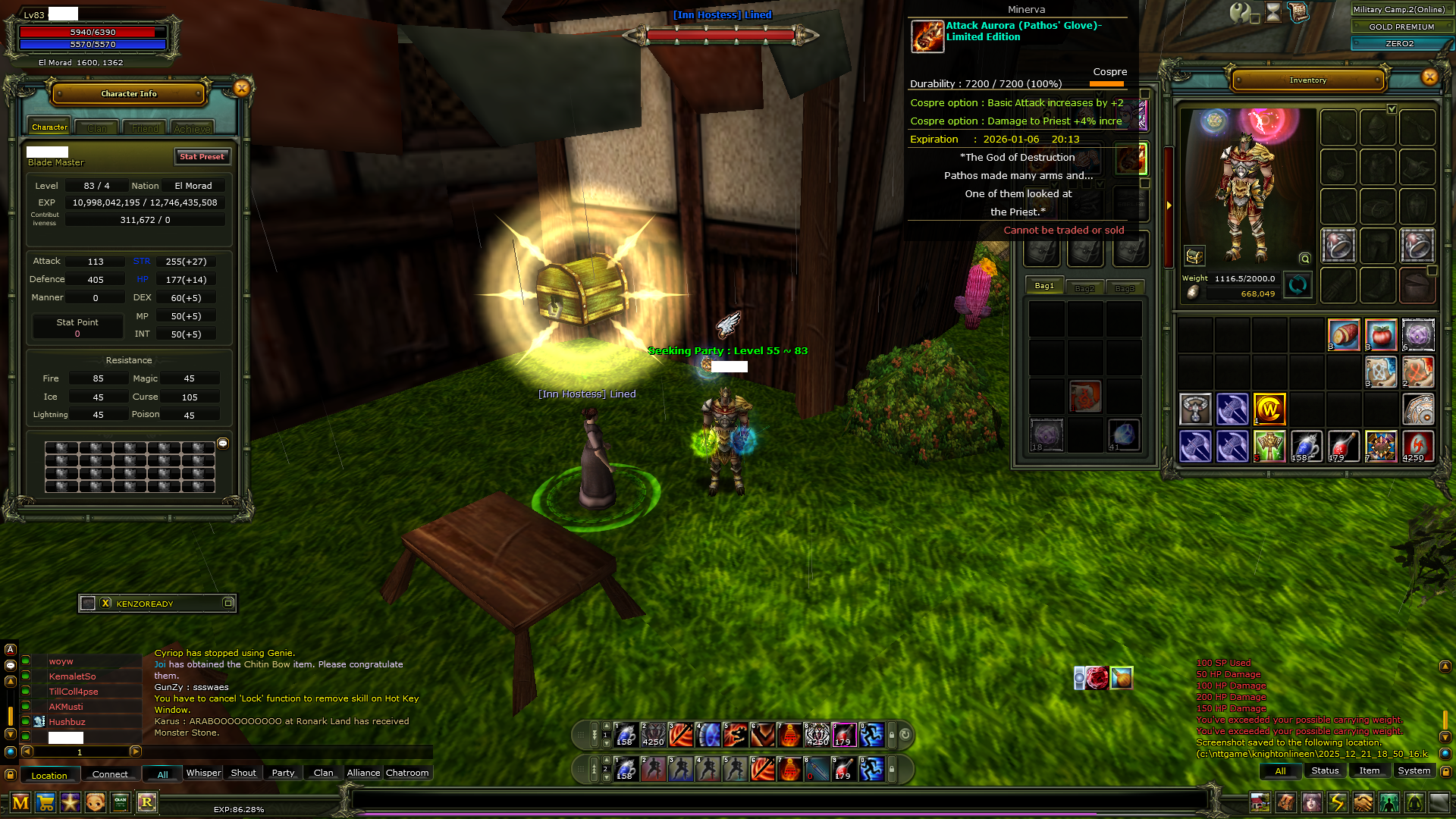
Task: Switch chat to the Shout channel
Action: click(243, 773)
